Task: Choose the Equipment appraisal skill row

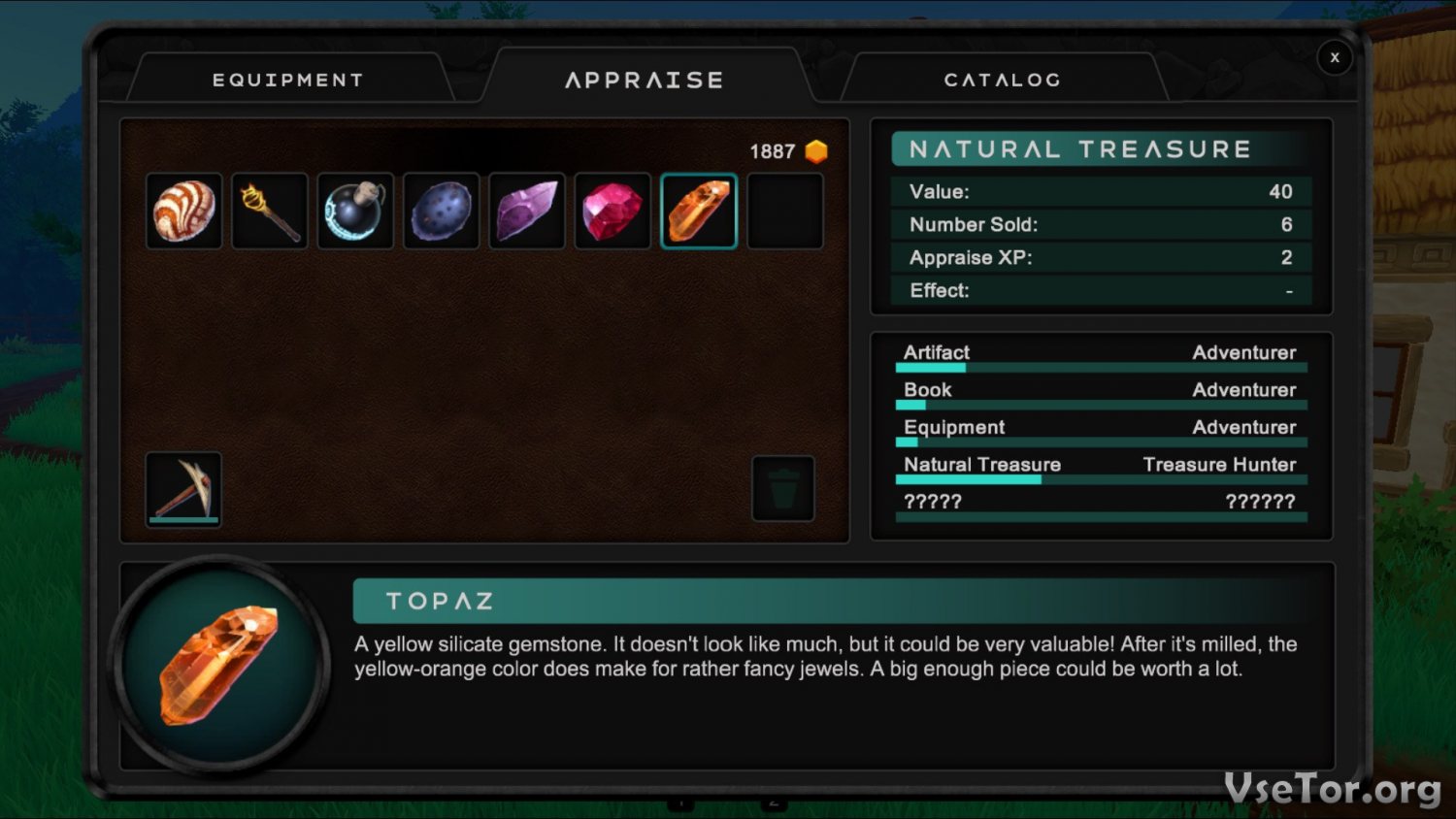Action: pyautogui.click(x=1100, y=430)
